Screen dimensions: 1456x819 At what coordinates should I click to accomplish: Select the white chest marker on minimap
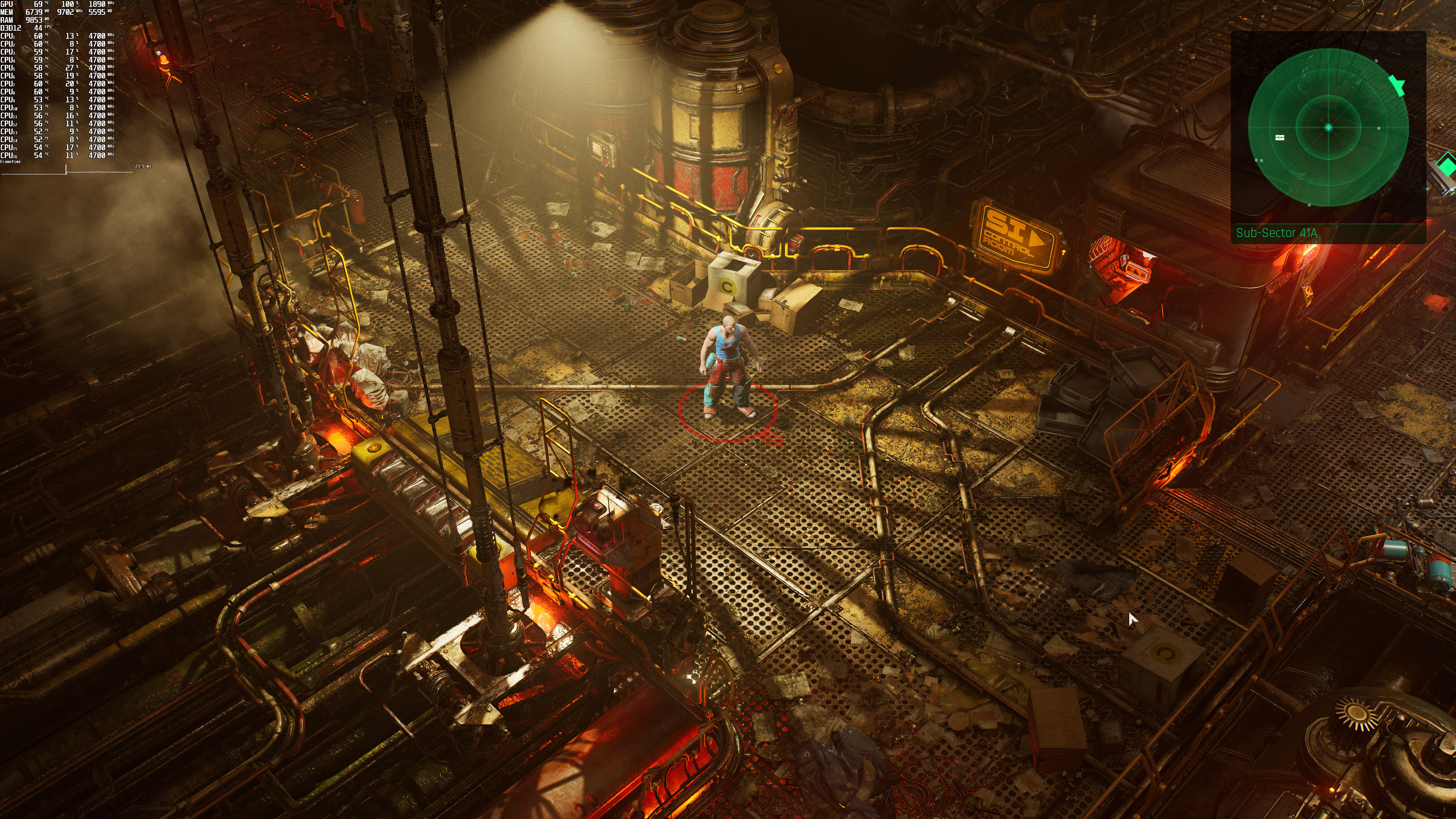tap(1280, 137)
